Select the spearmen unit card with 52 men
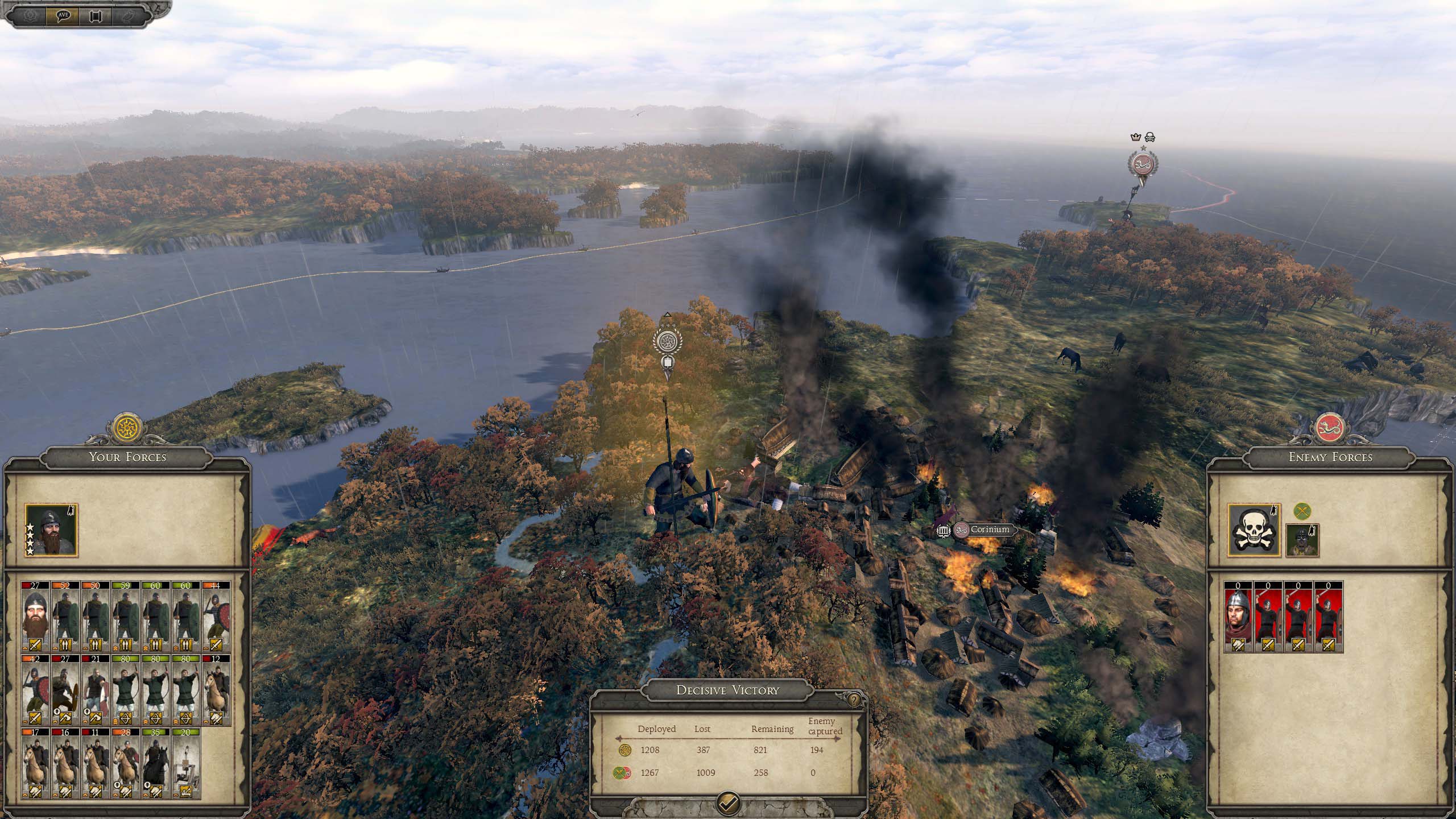The width and height of the screenshot is (1456, 819). (x=65, y=617)
